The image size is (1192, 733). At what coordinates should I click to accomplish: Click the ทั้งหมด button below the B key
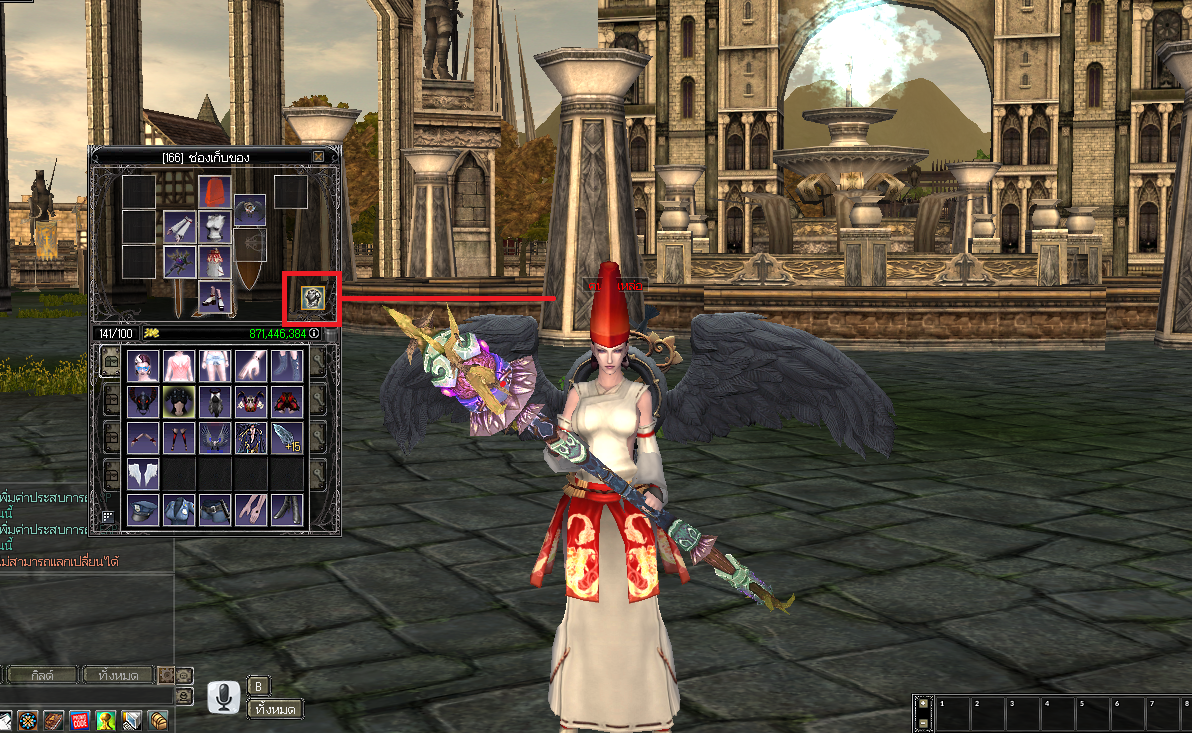[274, 709]
